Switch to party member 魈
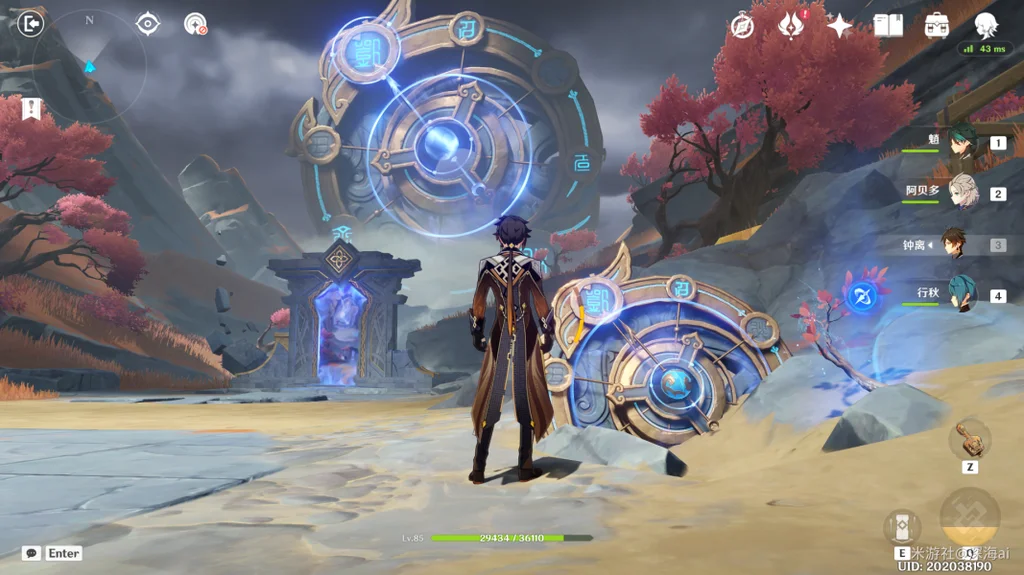Image resolution: width=1024 pixels, height=575 pixels. click(963, 145)
